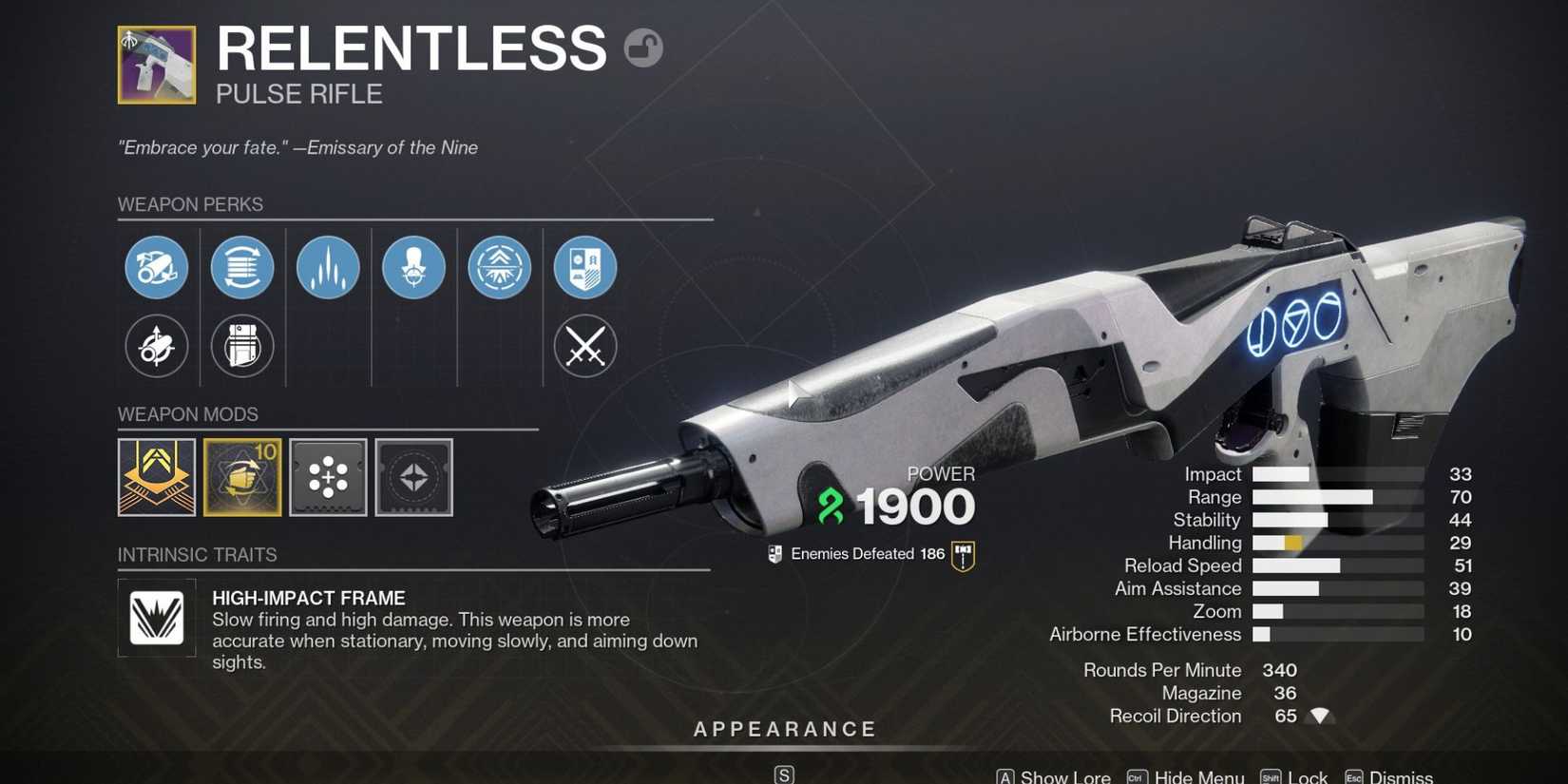
Task: Select the spiked-rounds trait perk
Action: point(328,267)
